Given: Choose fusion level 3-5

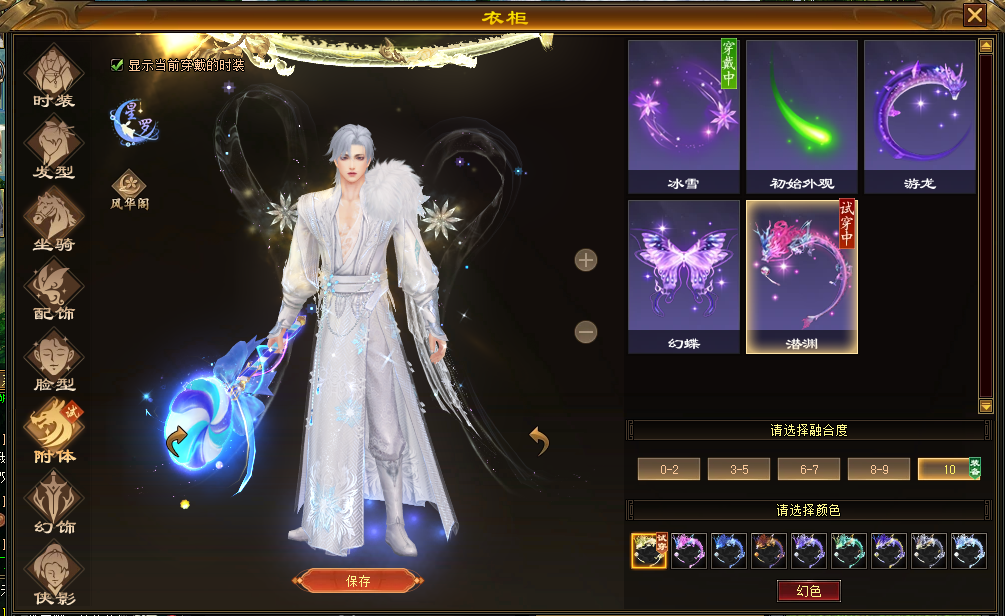Looking at the screenshot, I should 739,469.
